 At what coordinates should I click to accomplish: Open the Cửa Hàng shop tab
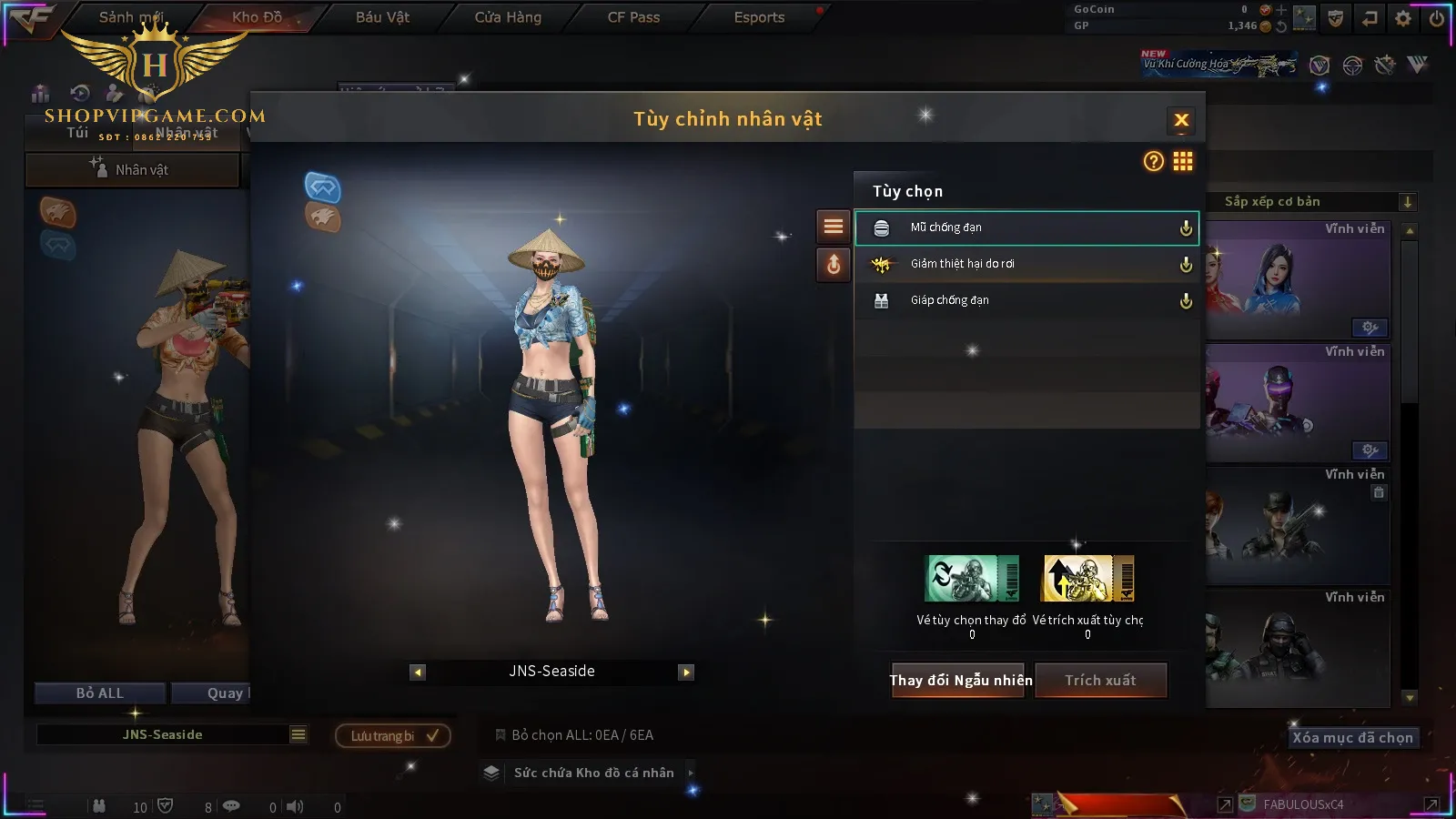[508, 17]
